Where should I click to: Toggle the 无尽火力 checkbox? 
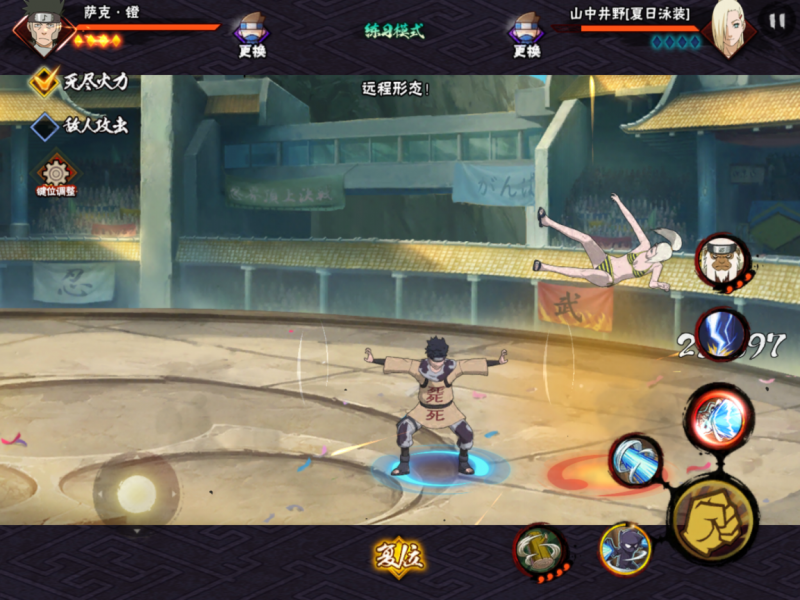point(44,81)
